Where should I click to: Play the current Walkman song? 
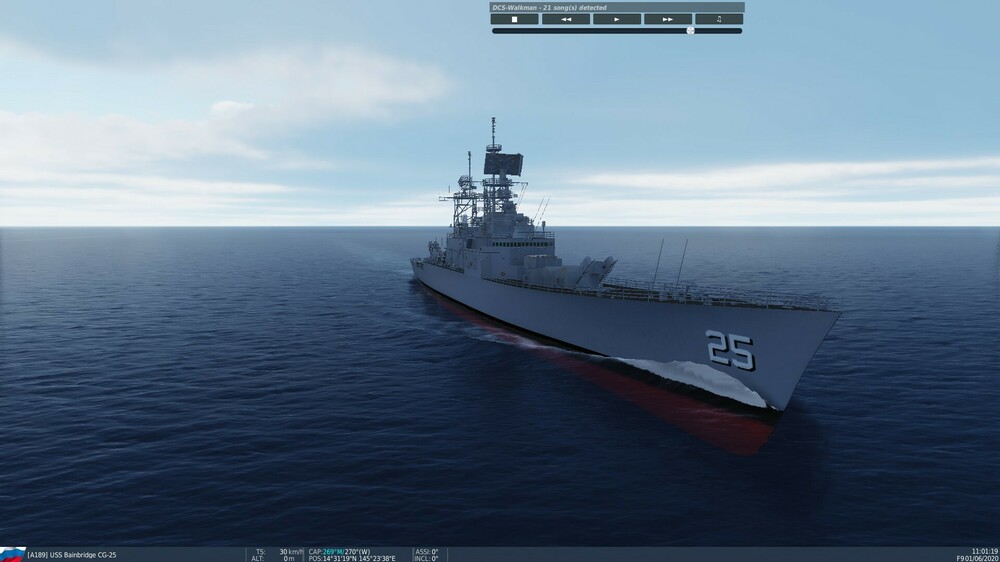[617, 19]
